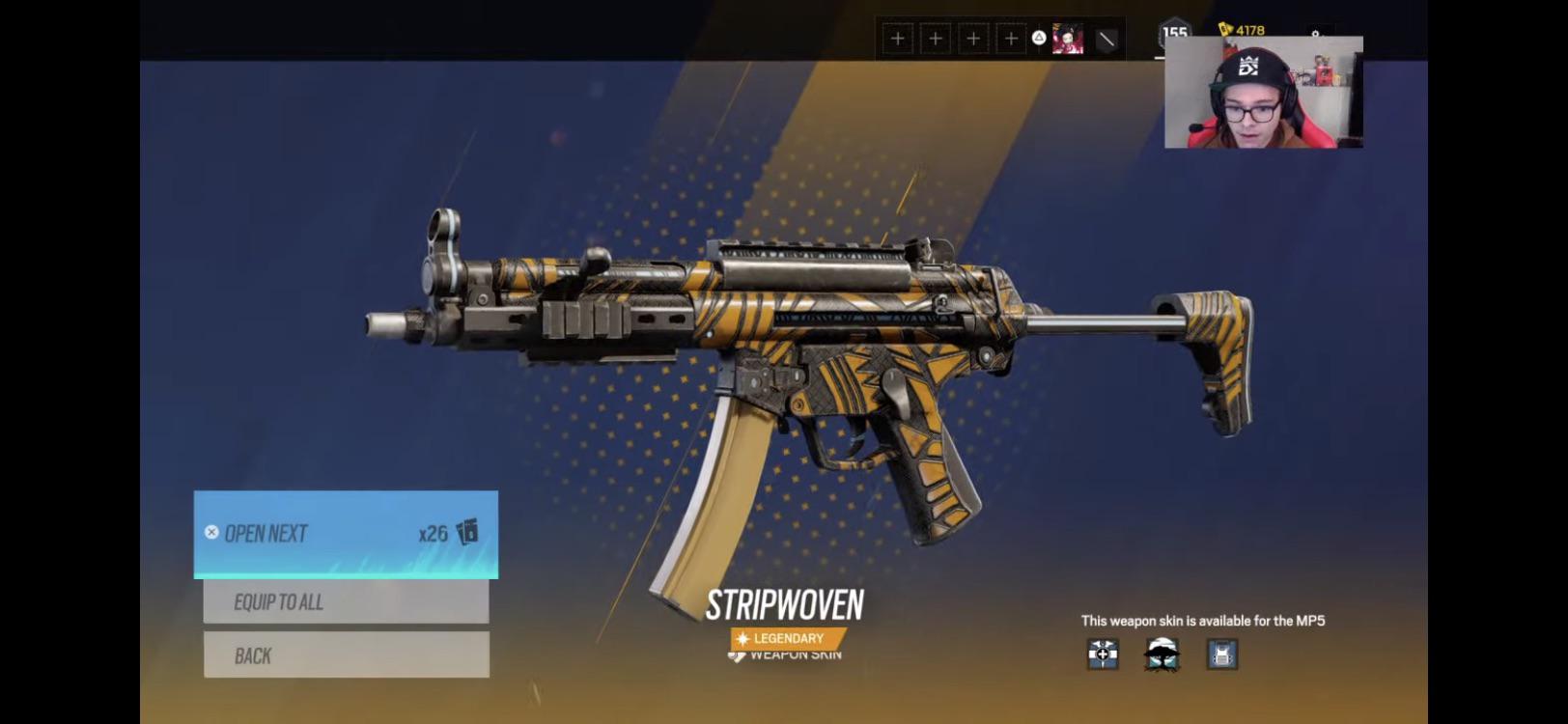1568x724 pixels.
Task: Click the first empty plus slot in the top bar
Action: click(898, 39)
